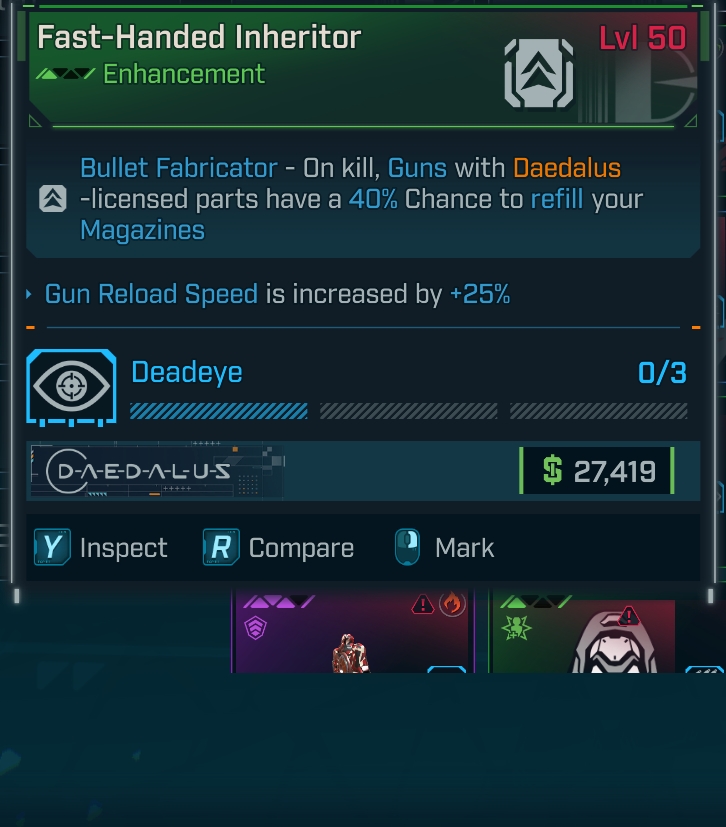726x827 pixels.
Task: Select the purple-rarity item card
Action: pos(352,633)
